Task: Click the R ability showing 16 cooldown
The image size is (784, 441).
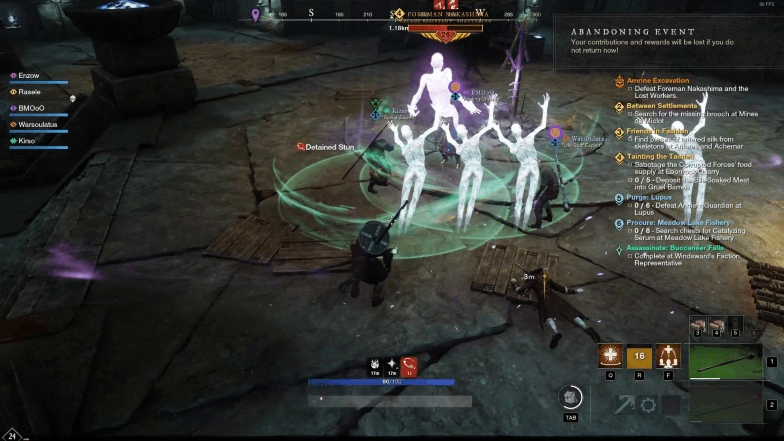Action: coord(640,356)
